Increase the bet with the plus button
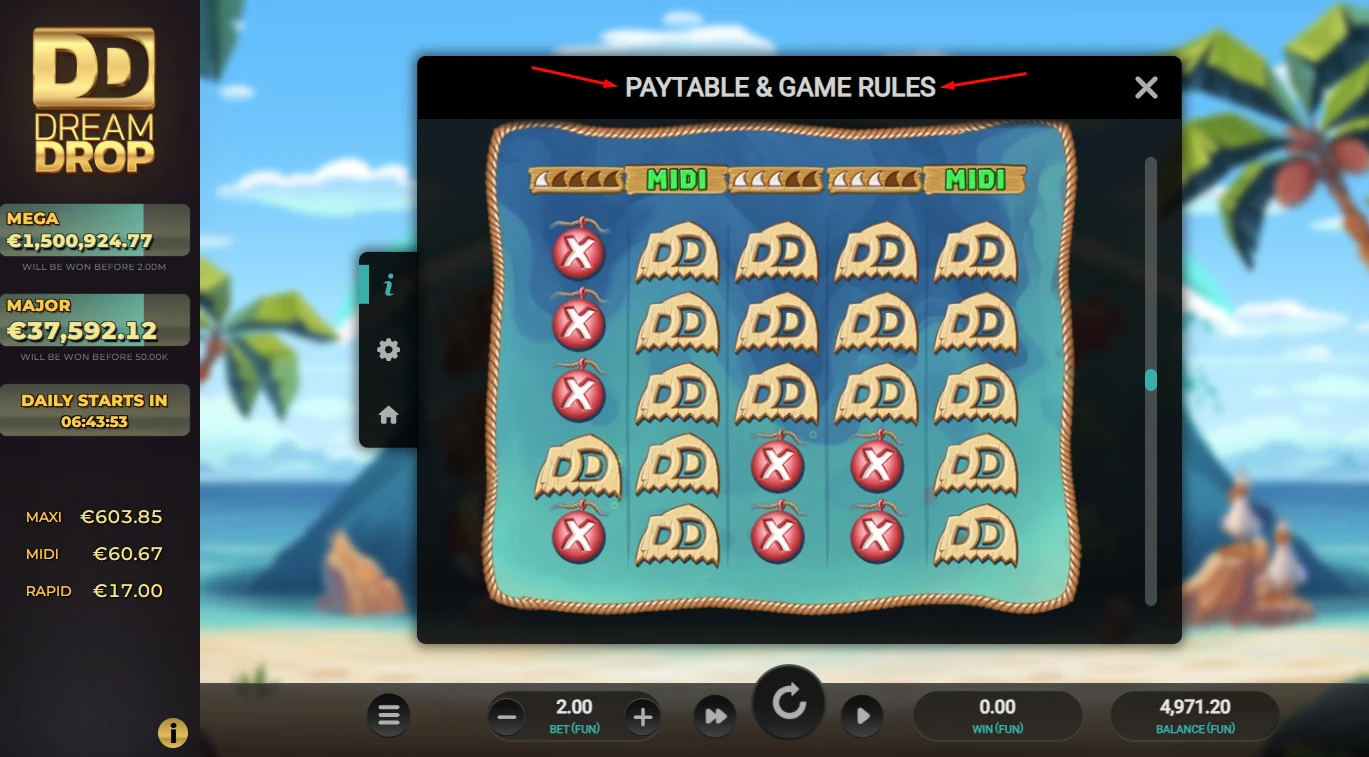Viewport: 1369px width, 757px height. 641,716
